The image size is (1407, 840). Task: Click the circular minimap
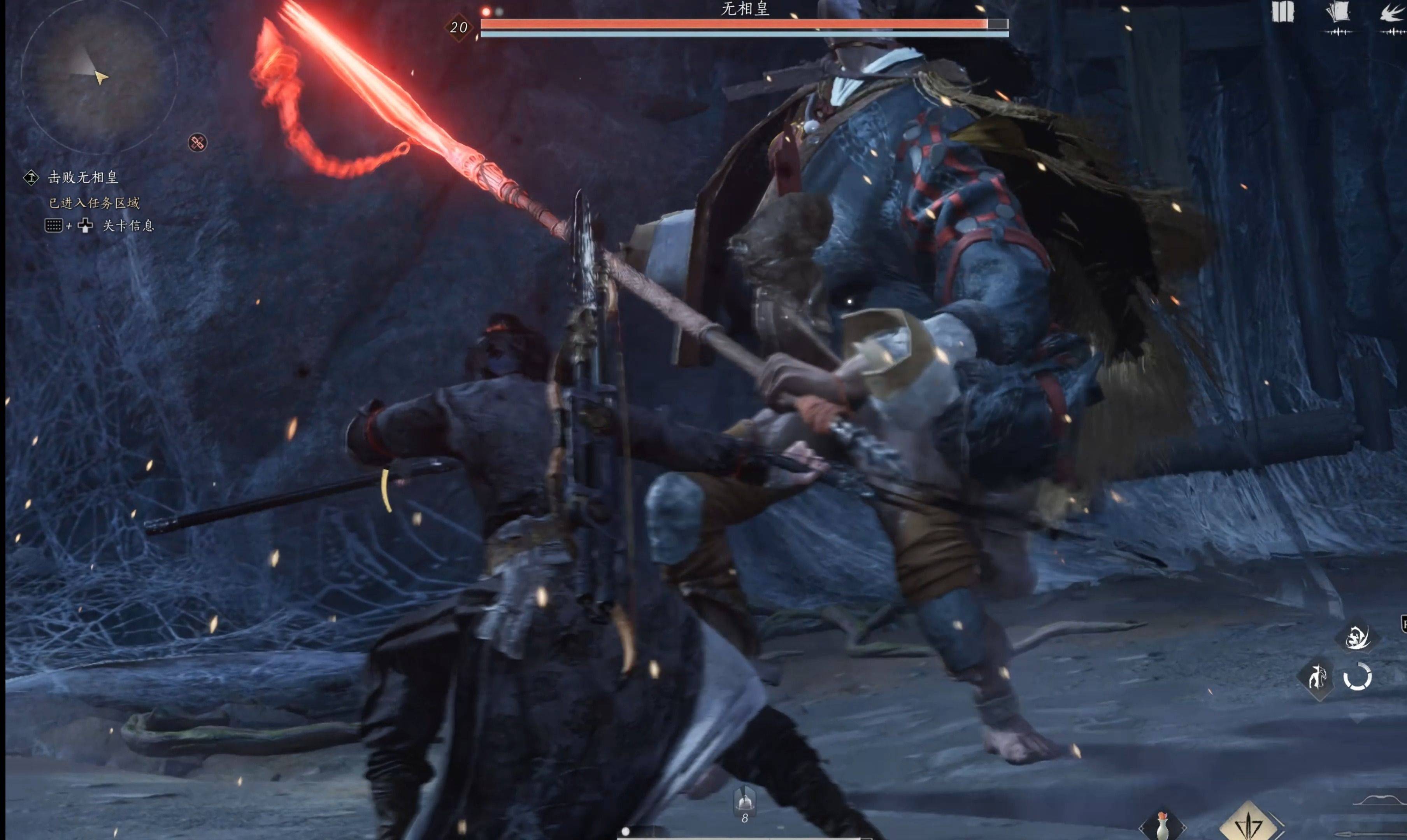[x=99, y=75]
